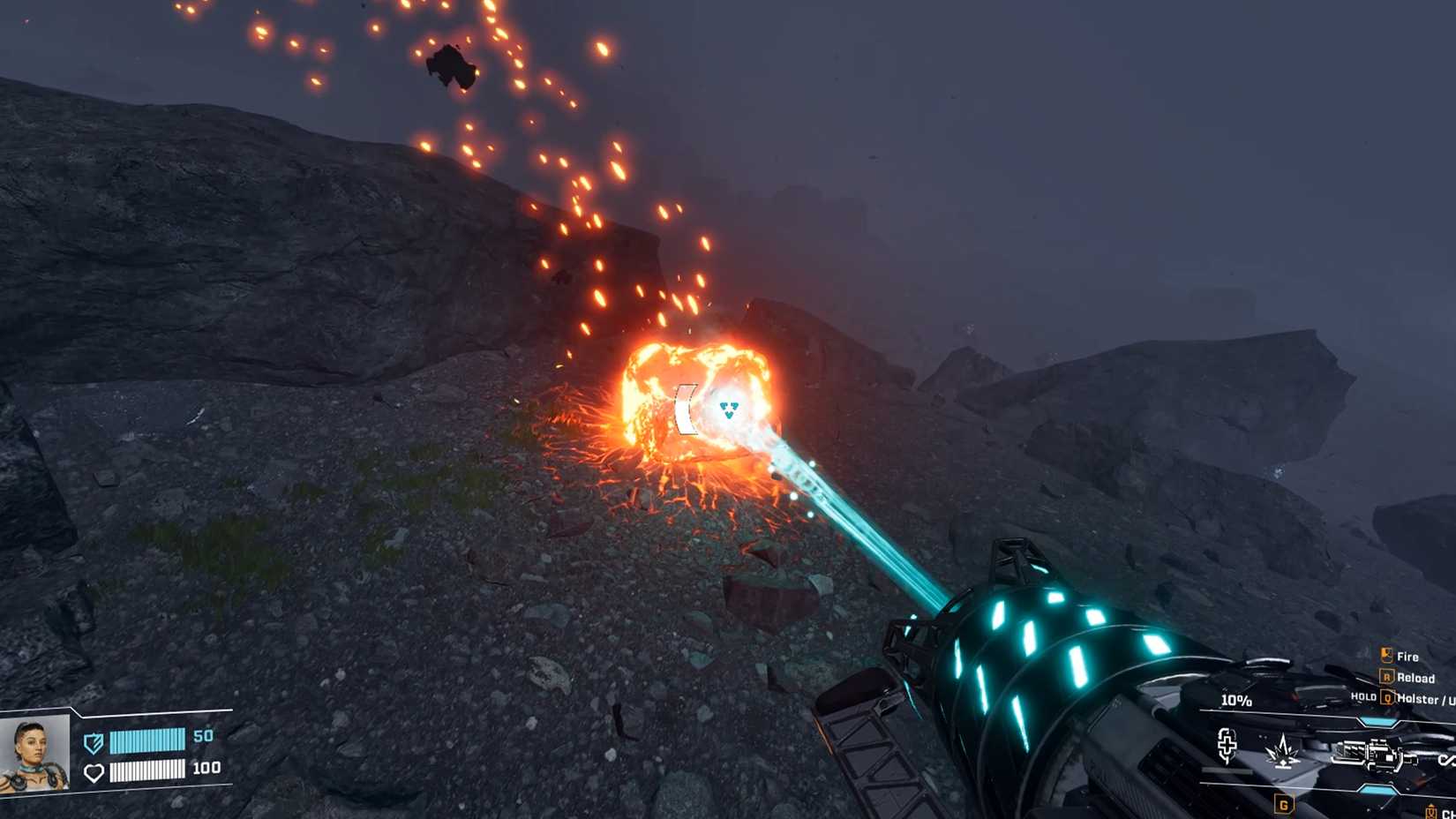Click the orange R Reload key icon
Viewport: 1456px width, 819px height.
(x=1388, y=678)
